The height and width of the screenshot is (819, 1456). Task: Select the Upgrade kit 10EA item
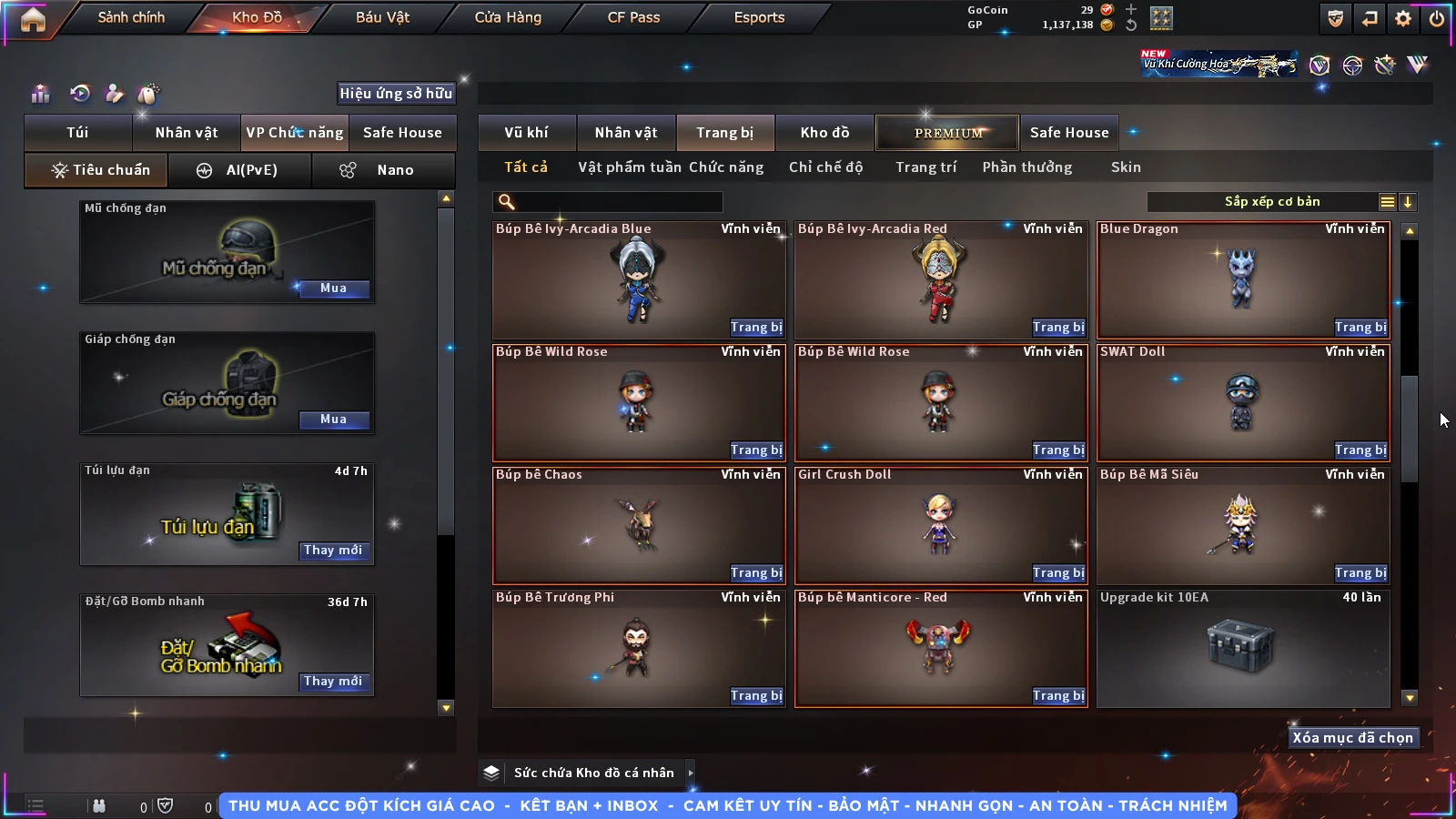[1243, 648]
